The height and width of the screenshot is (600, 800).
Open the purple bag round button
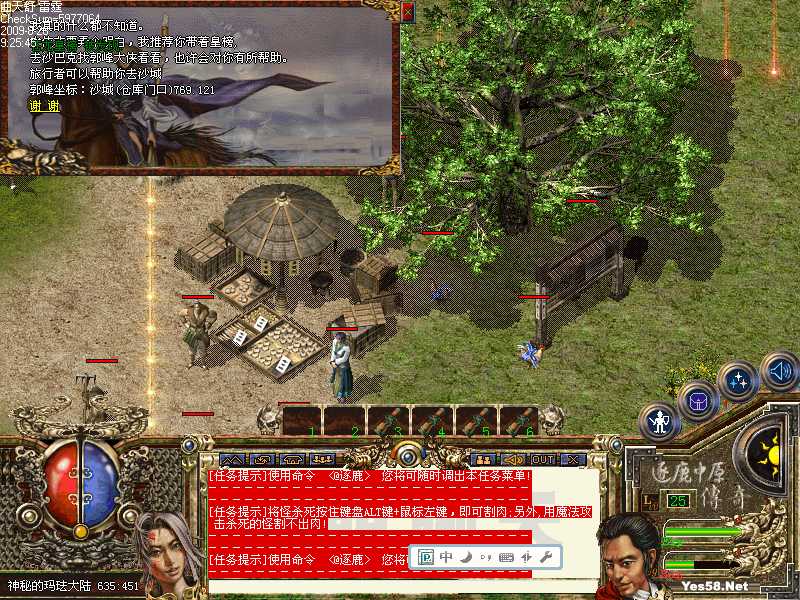(x=697, y=402)
